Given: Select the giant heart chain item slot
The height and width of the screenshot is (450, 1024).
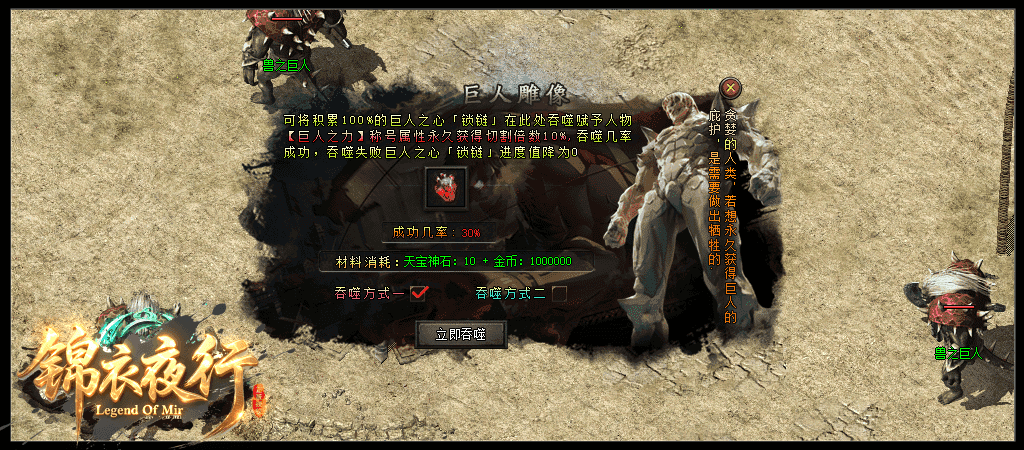Looking at the screenshot, I should 445,189.
